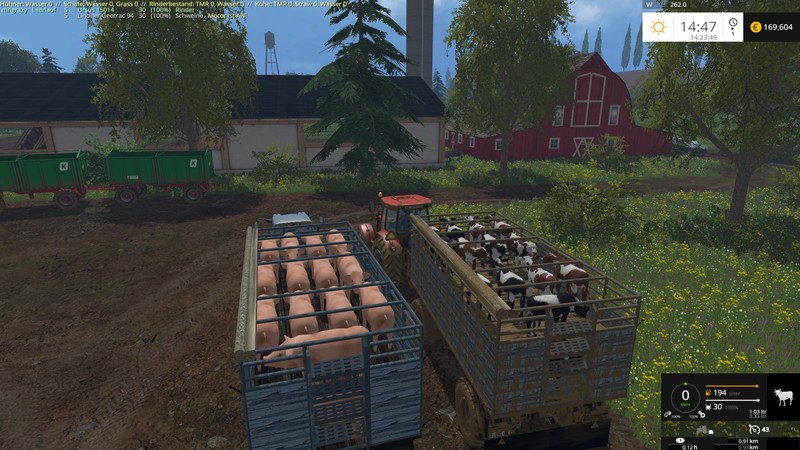Screen dimensions: 800x450
Task: Select the cow cargo icon
Action: (x=783, y=397)
